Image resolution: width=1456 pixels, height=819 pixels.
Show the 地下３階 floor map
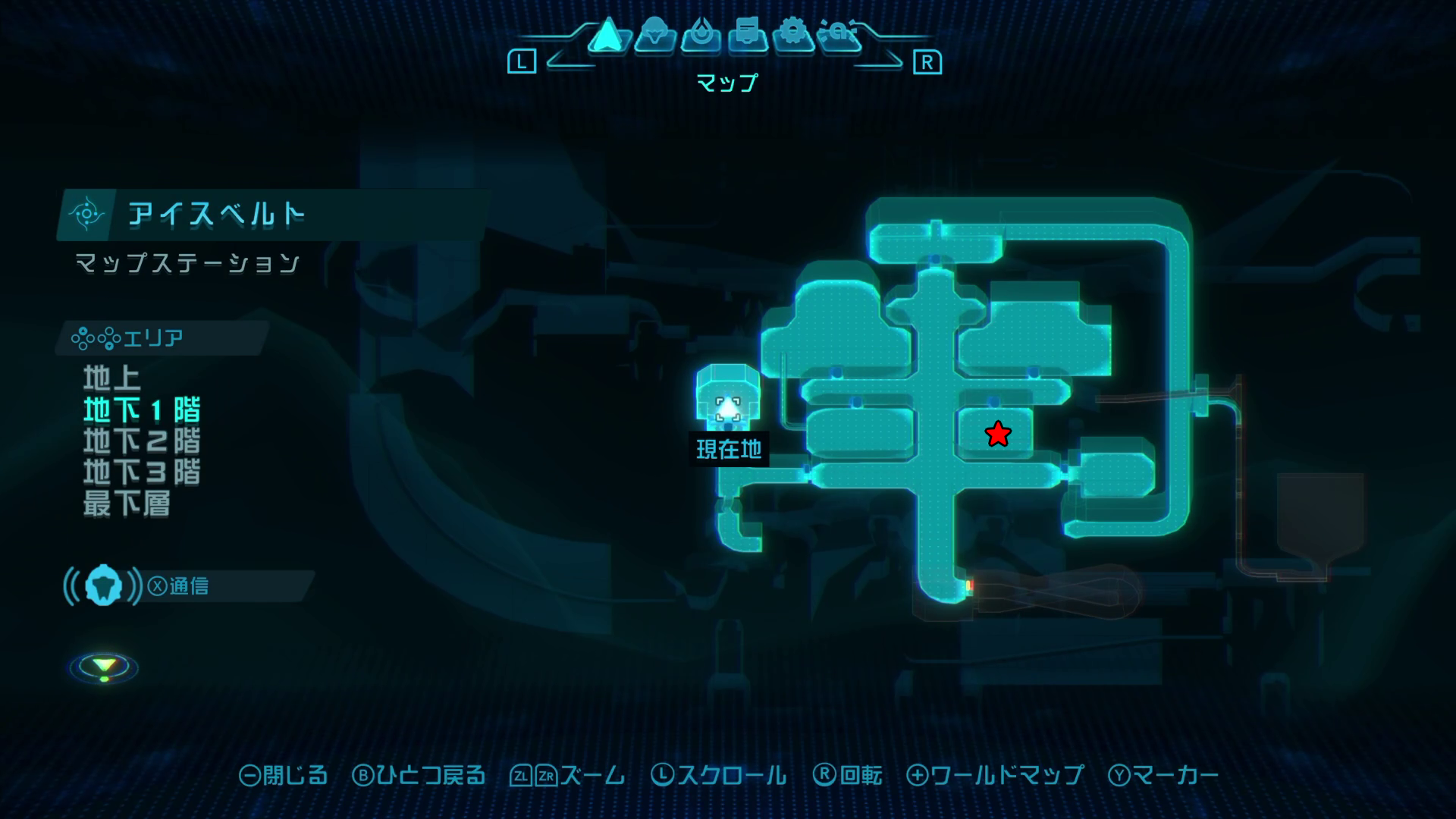pyautogui.click(x=142, y=472)
